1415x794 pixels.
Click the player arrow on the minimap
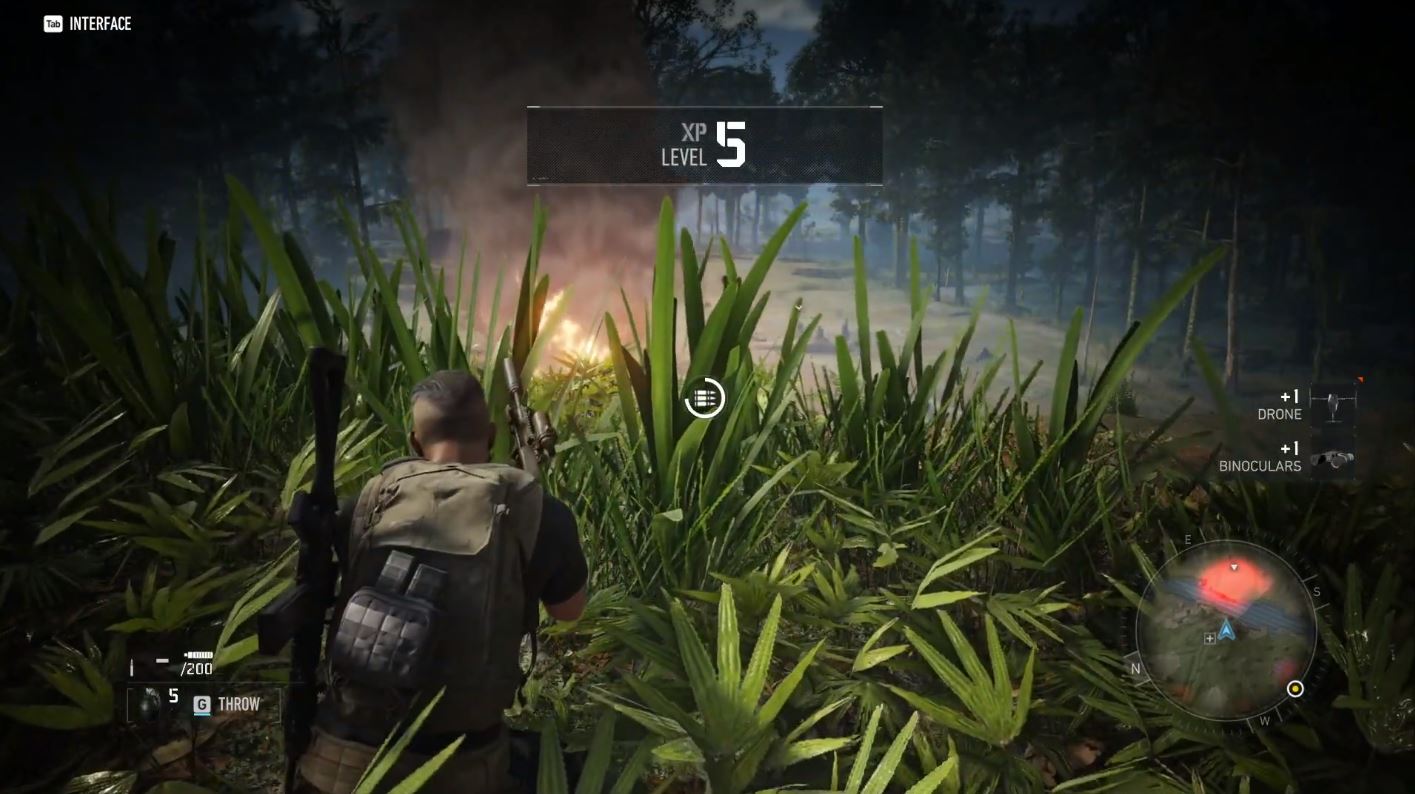(1227, 629)
